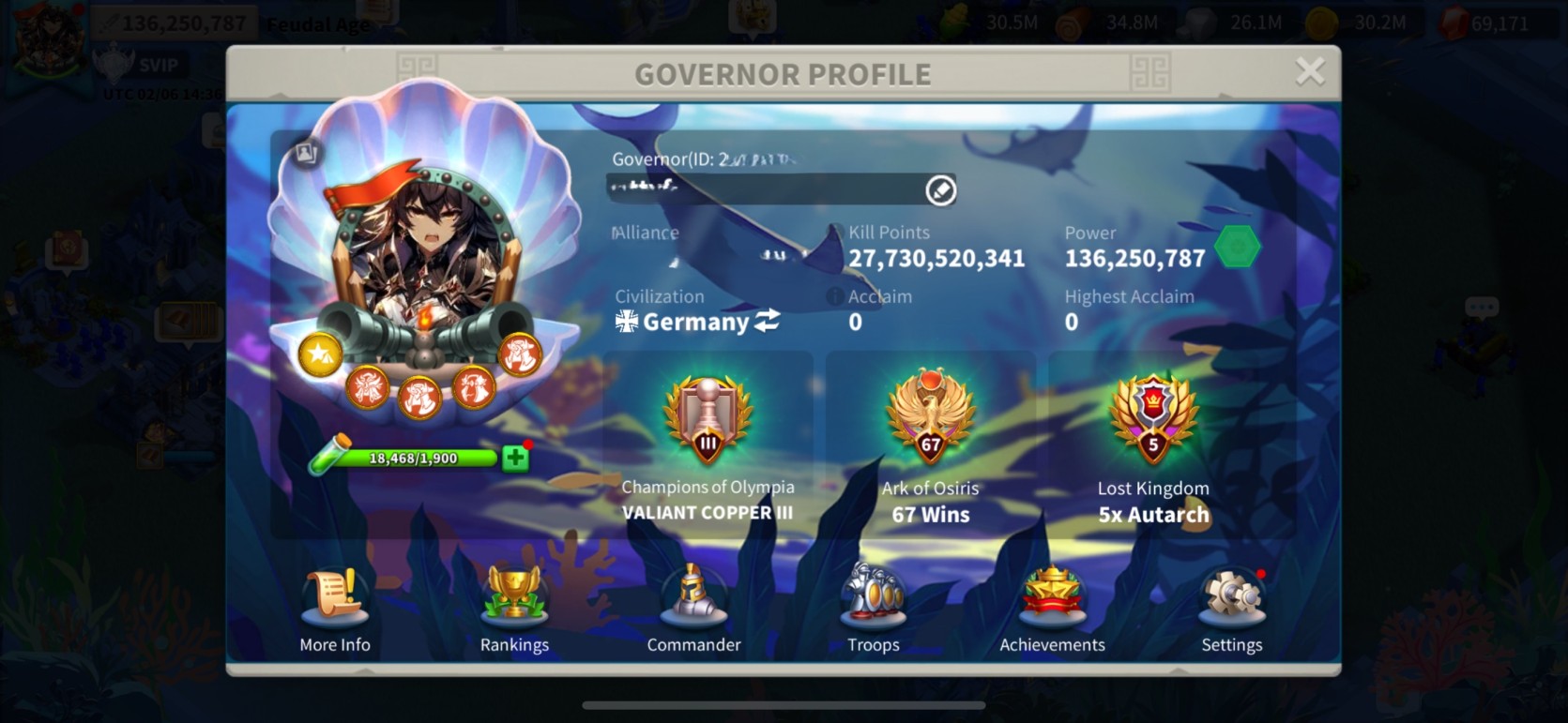This screenshot has width=1568, height=723.
Task: Change civilization using the swap arrows
Action: (768, 322)
